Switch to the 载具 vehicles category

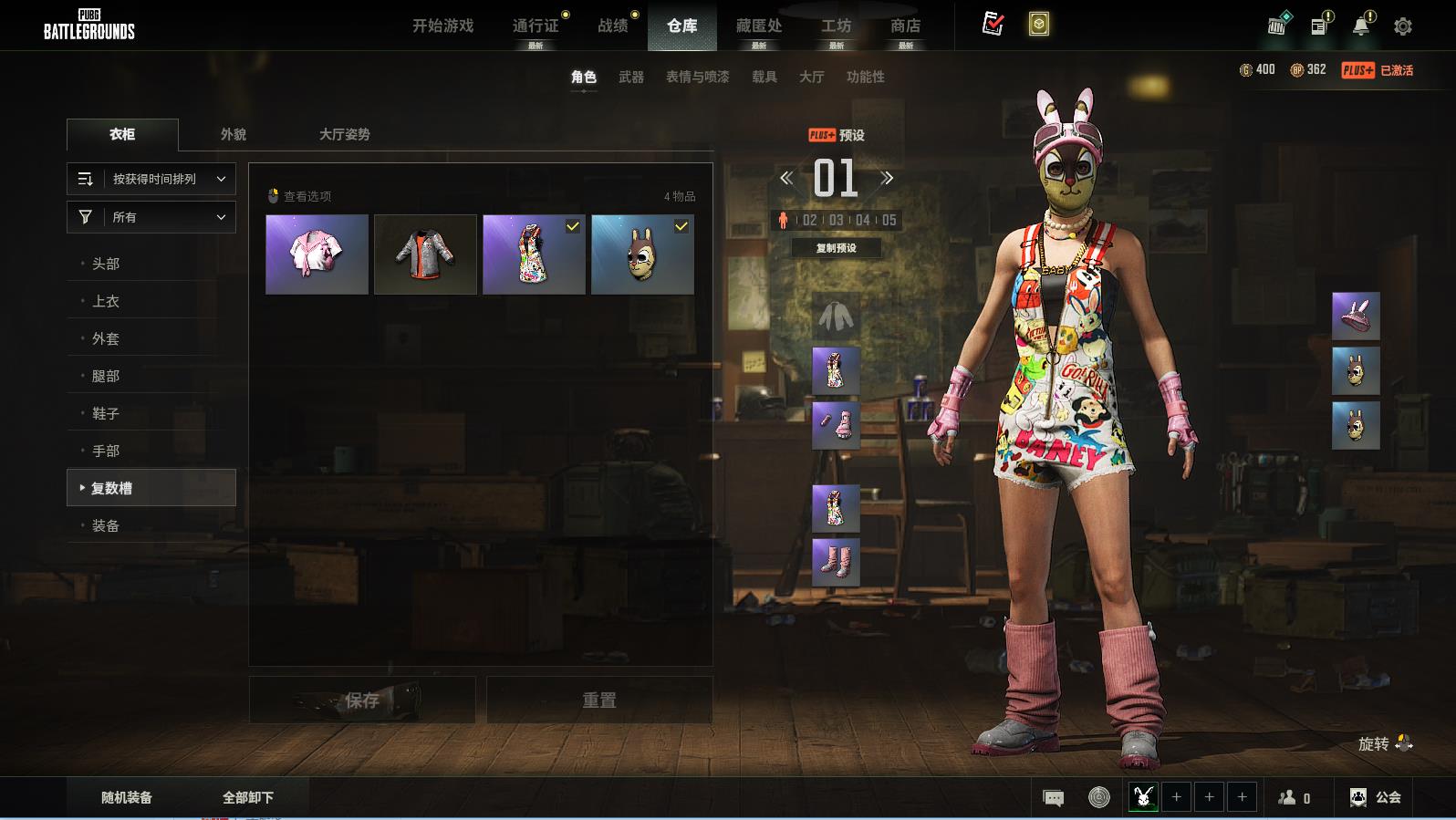click(x=764, y=77)
